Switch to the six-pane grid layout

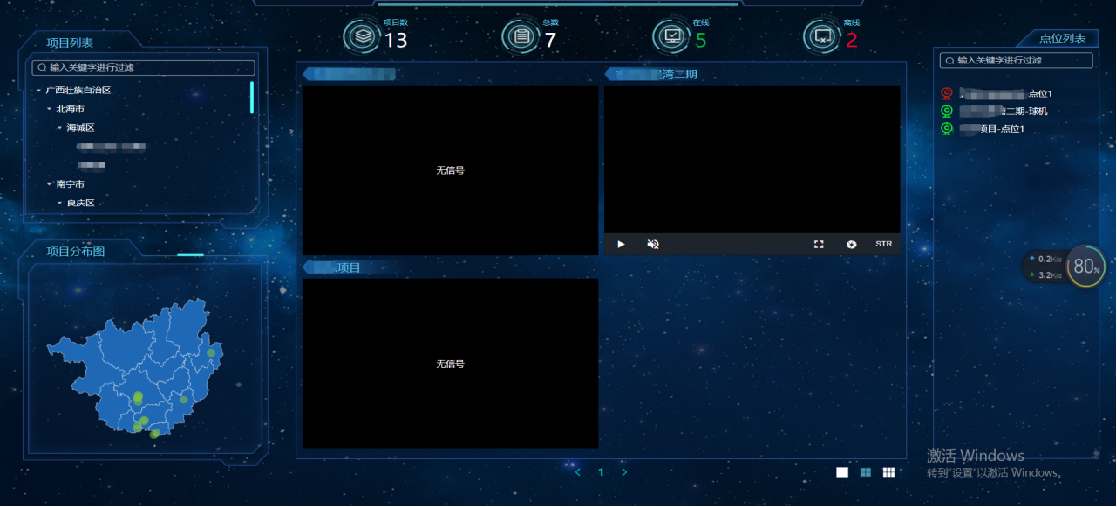pyautogui.click(x=889, y=472)
